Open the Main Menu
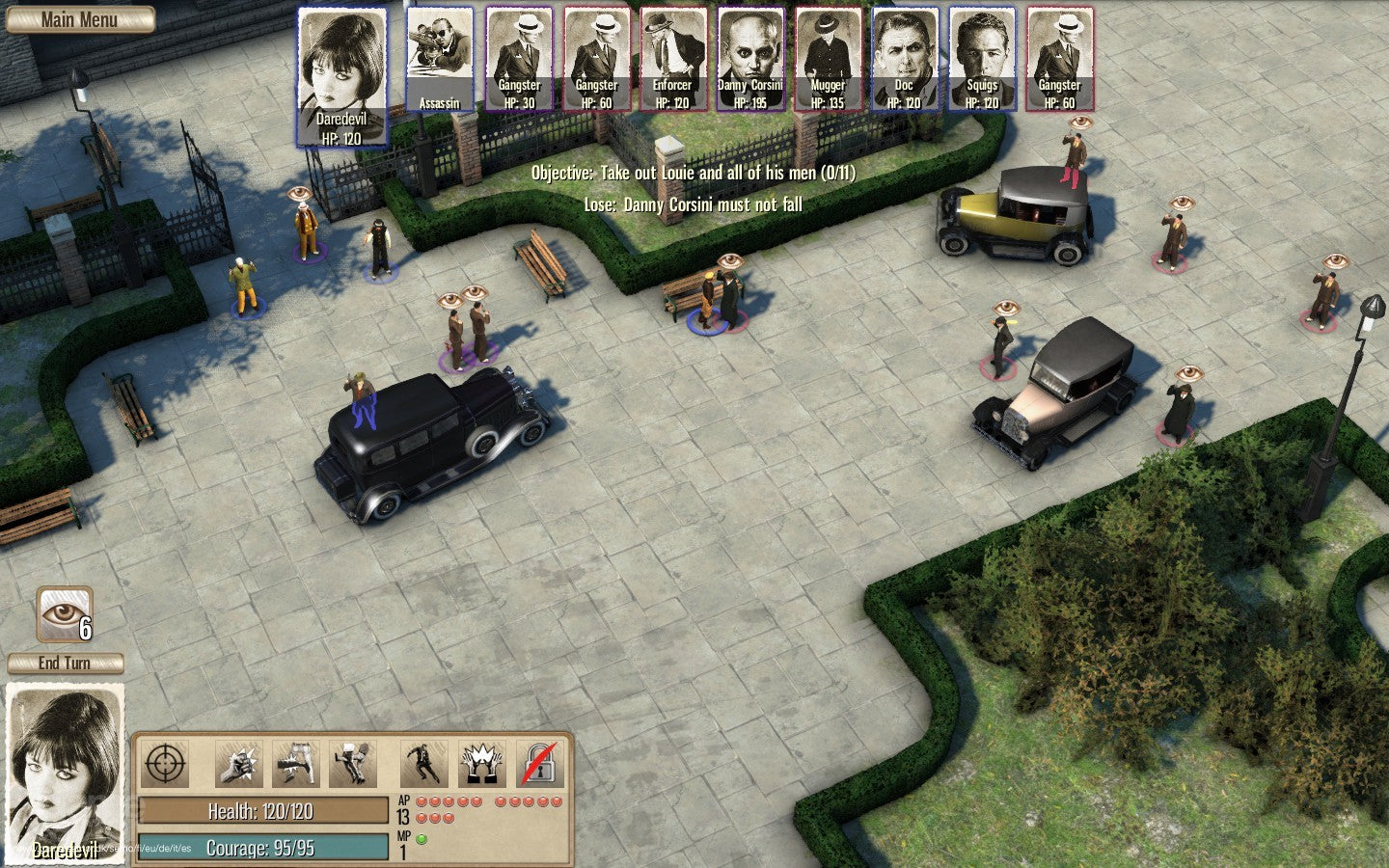1389x868 pixels. coord(79,19)
